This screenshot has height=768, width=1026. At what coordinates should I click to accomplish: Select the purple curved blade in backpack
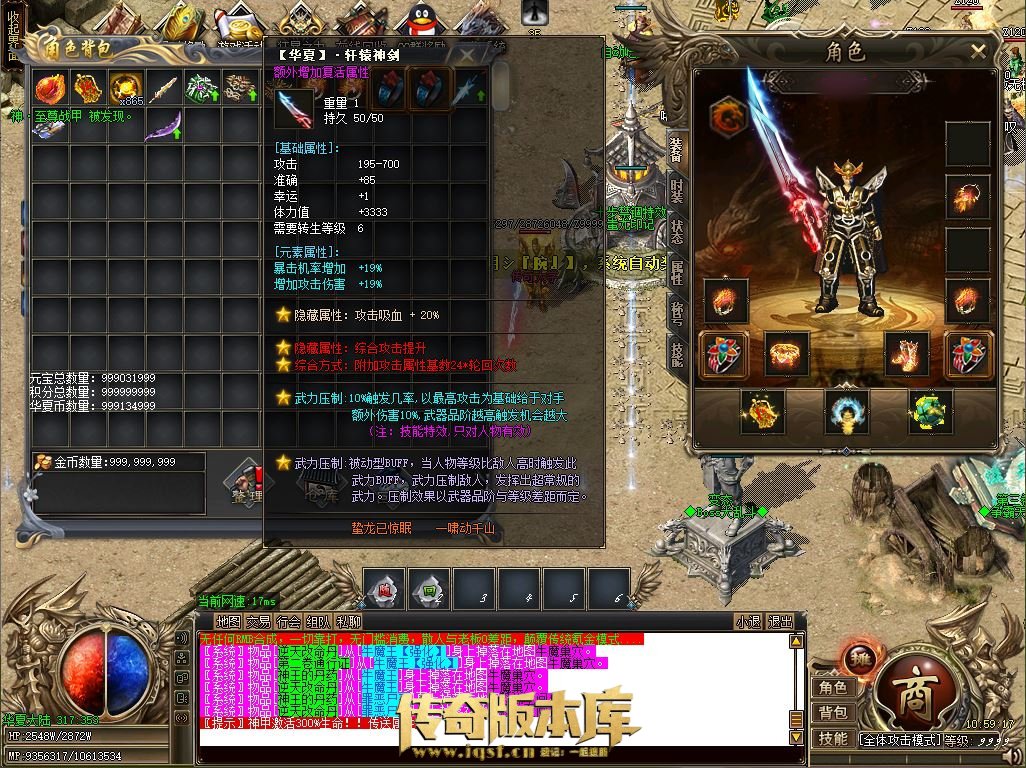tap(164, 127)
